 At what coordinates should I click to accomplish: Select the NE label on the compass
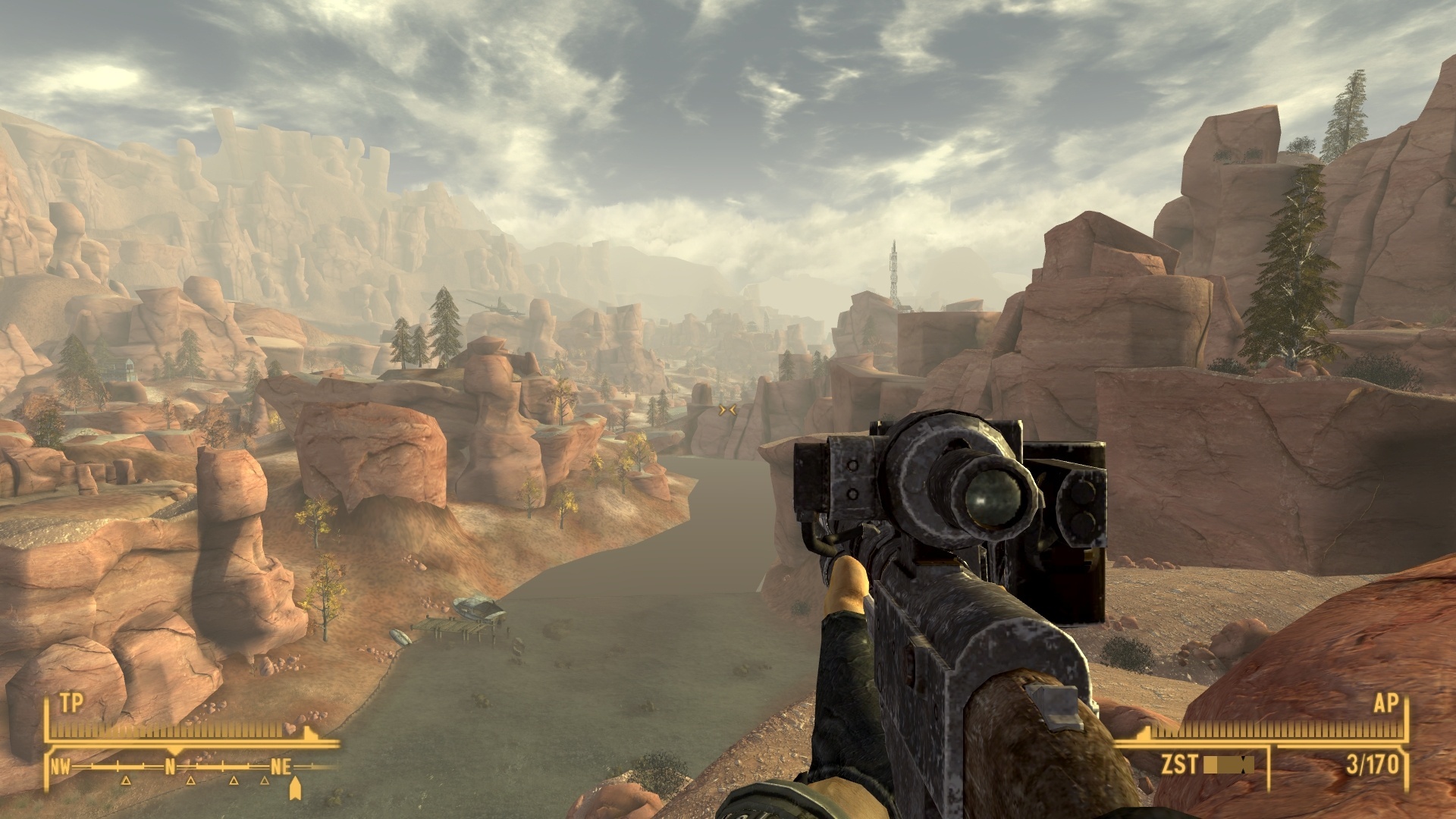(x=281, y=766)
